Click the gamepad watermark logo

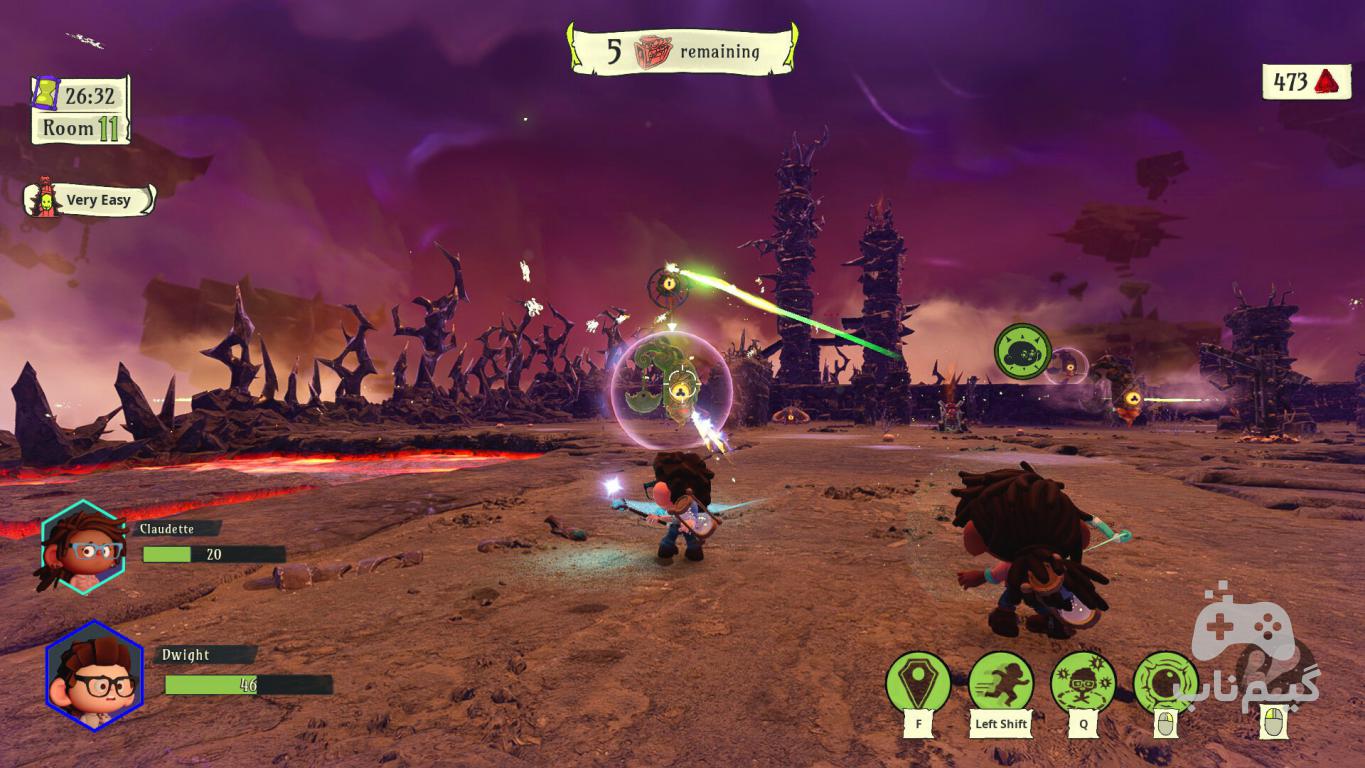[1254, 655]
